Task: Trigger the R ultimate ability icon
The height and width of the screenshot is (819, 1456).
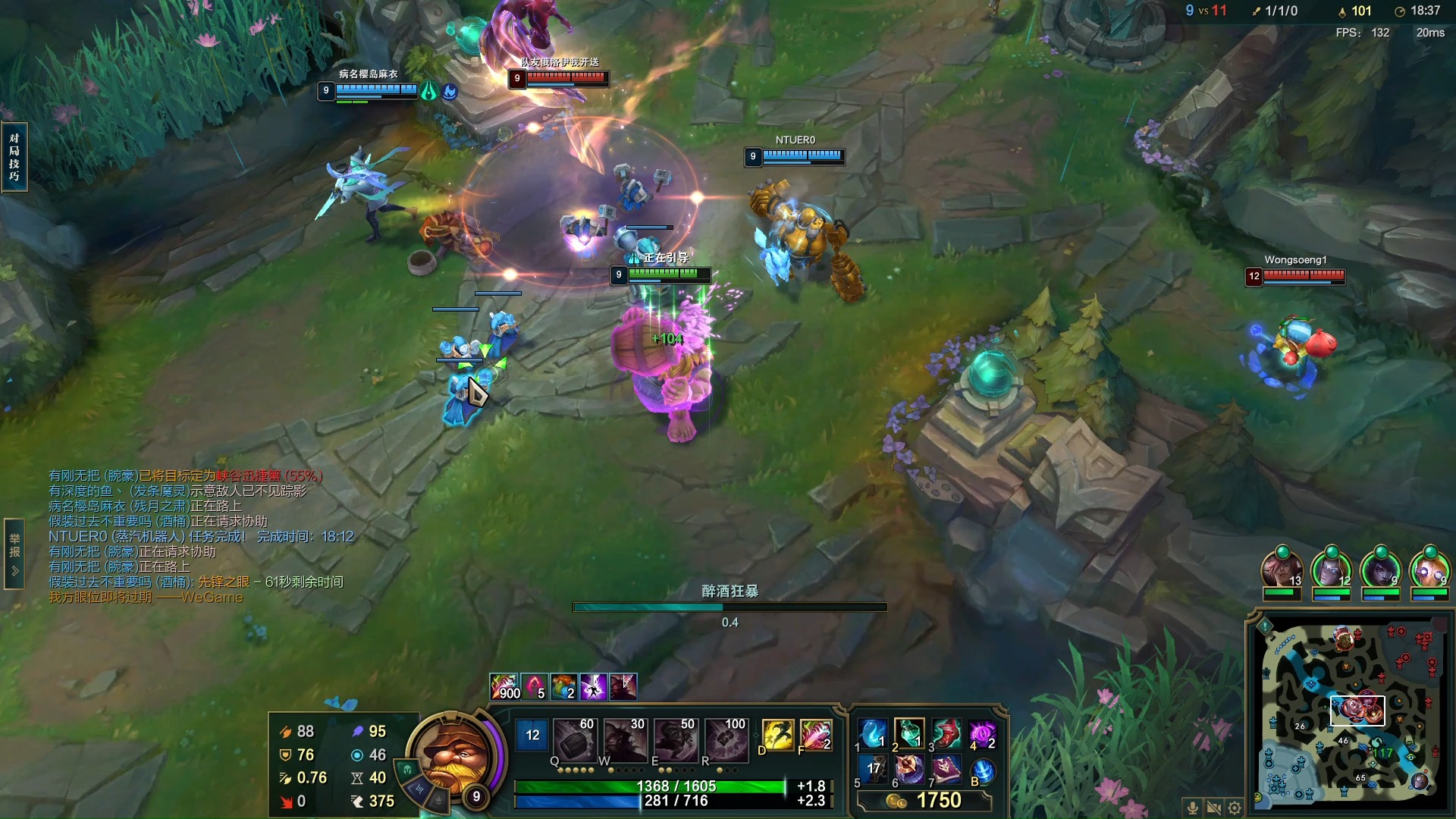Action: [x=726, y=739]
